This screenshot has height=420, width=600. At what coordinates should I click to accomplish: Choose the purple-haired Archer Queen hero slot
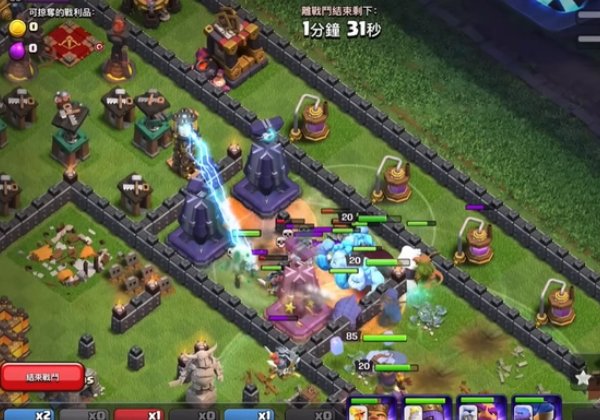pos(425,409)
